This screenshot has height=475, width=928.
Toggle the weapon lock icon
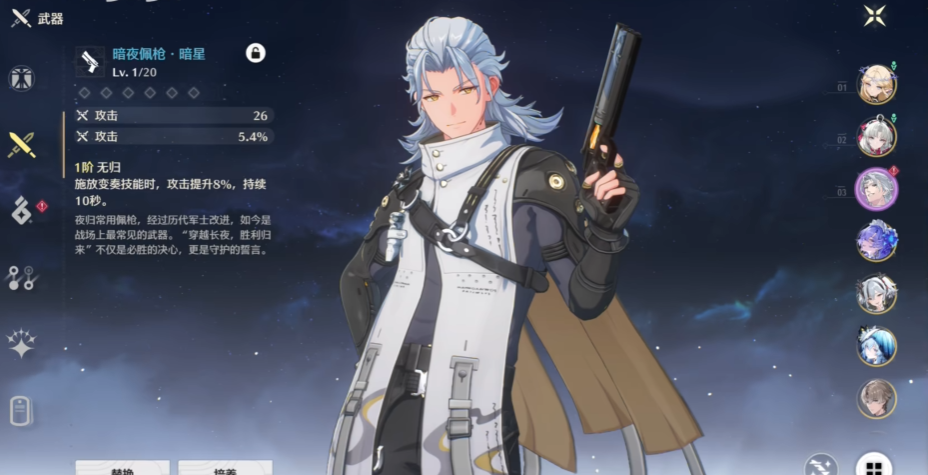click(255, 53)
